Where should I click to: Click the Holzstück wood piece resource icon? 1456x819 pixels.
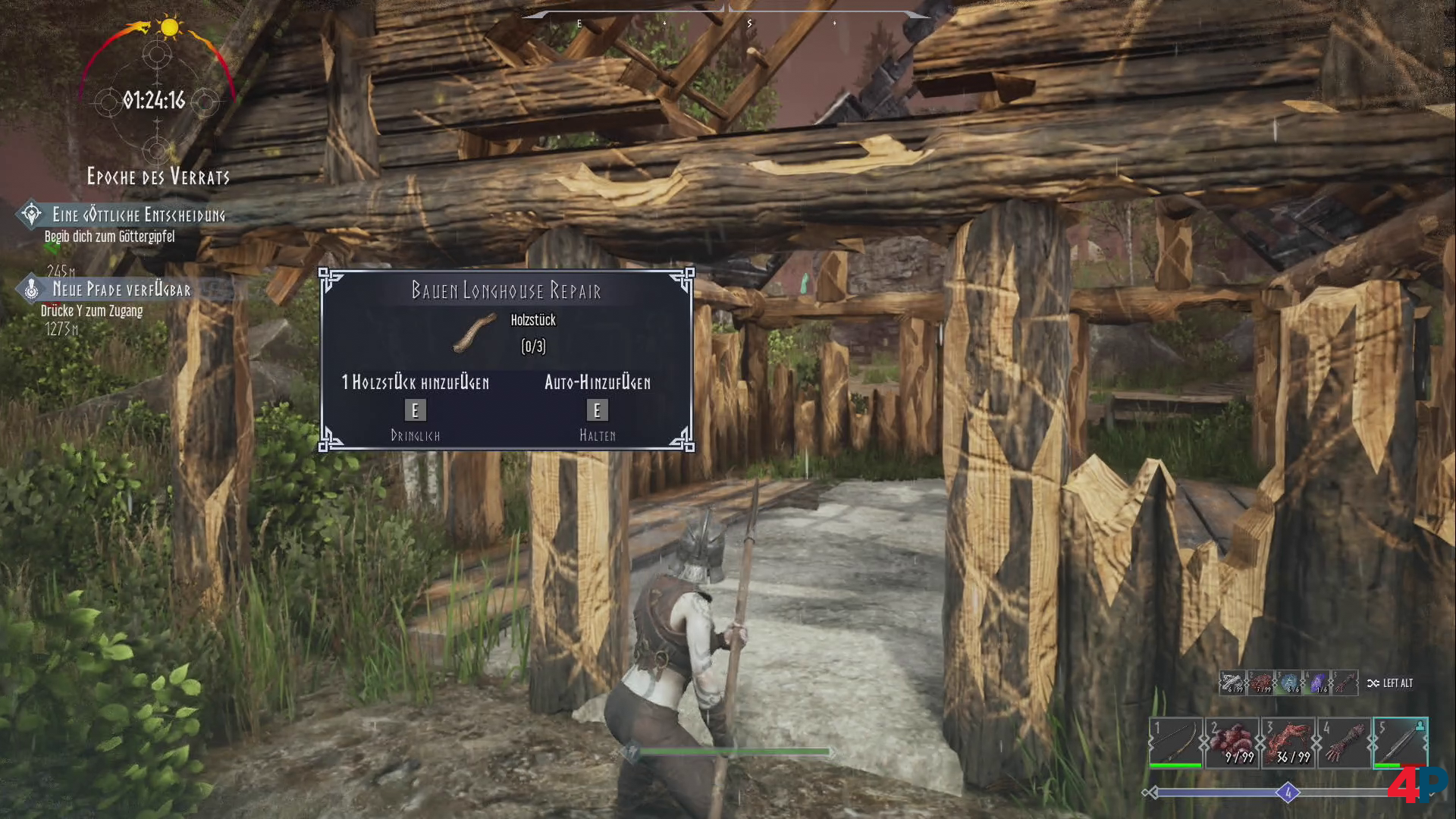[x=474, y=334]
